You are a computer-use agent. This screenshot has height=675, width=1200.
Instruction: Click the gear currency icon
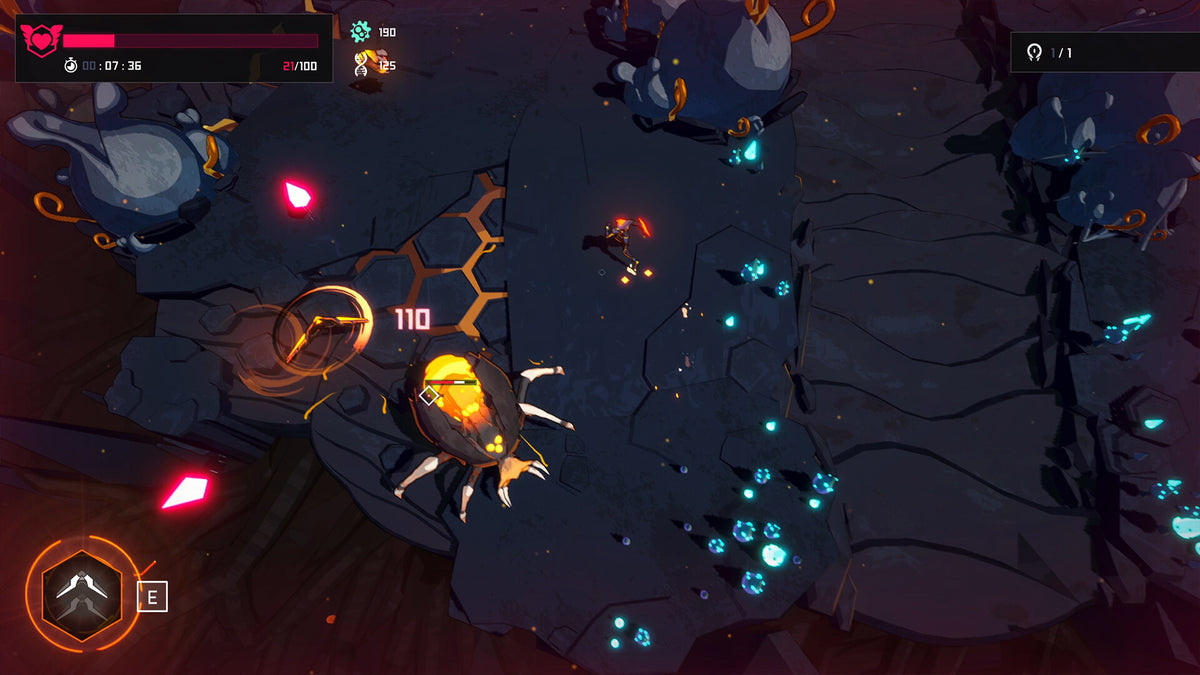[361, 32]
